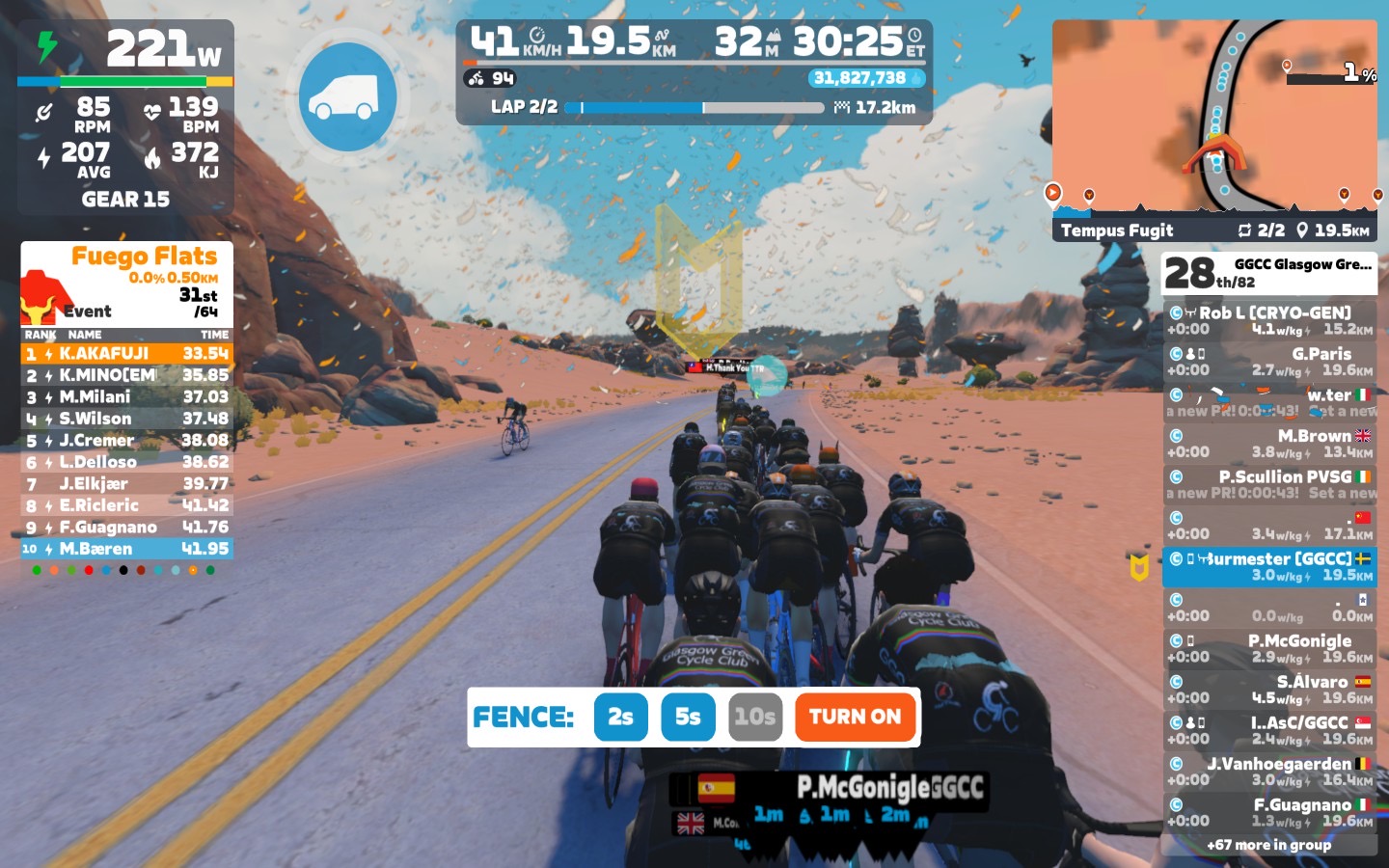Choose the 10s fence option
Image resolution: width=1389 pixels, height=868 pixels.
click(754, 717)
